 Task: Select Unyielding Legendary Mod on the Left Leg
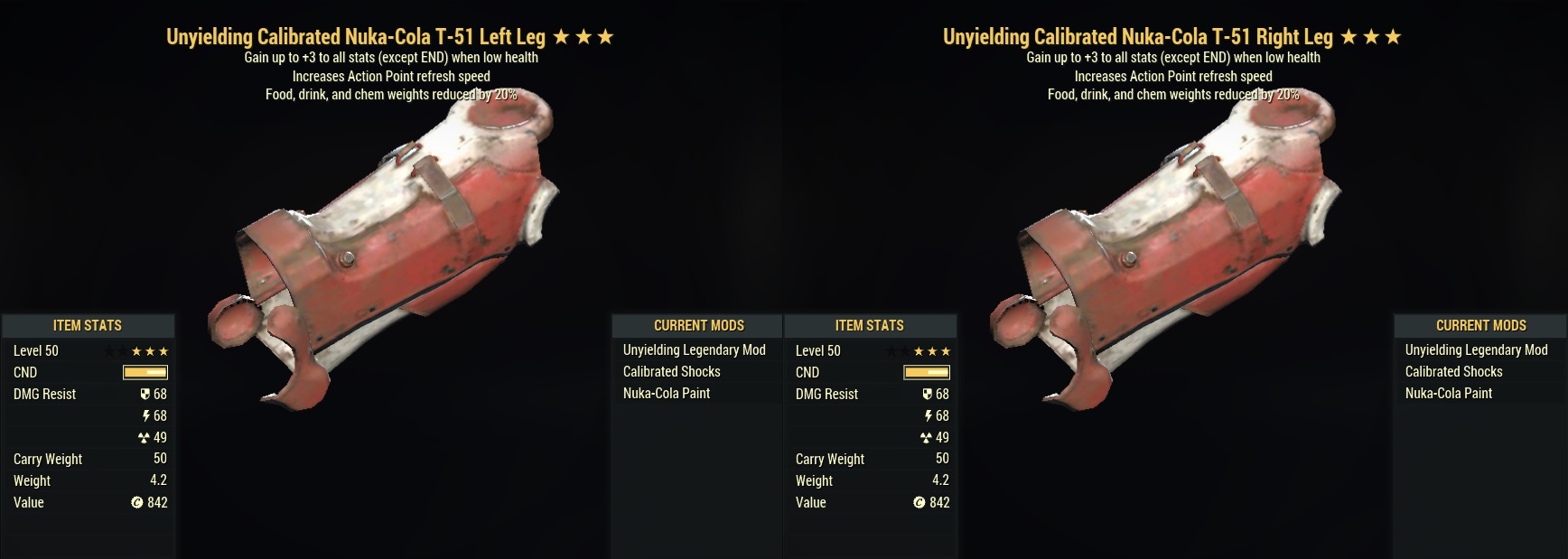(694, 350)
